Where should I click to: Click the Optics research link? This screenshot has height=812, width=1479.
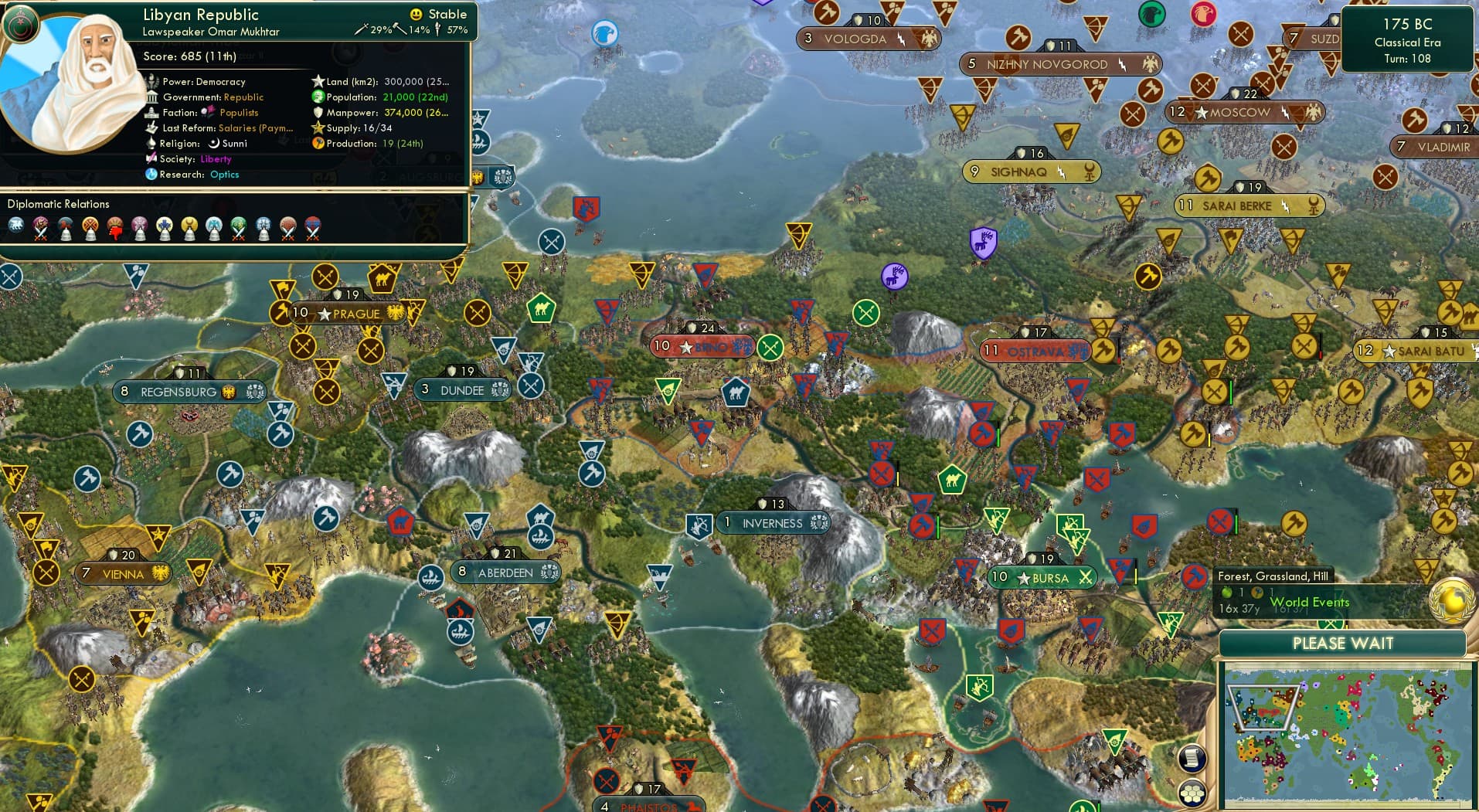pyautogui.click(x=224, y=175)
